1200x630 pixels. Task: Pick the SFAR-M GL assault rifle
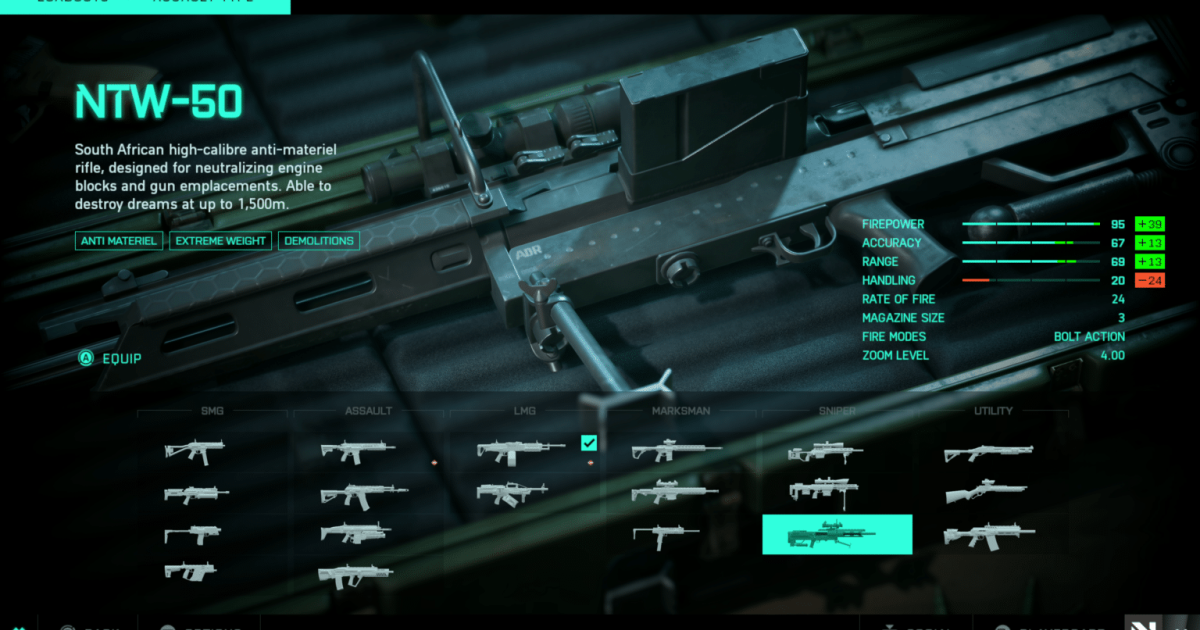pyautogui.click(x=355, y=534)
